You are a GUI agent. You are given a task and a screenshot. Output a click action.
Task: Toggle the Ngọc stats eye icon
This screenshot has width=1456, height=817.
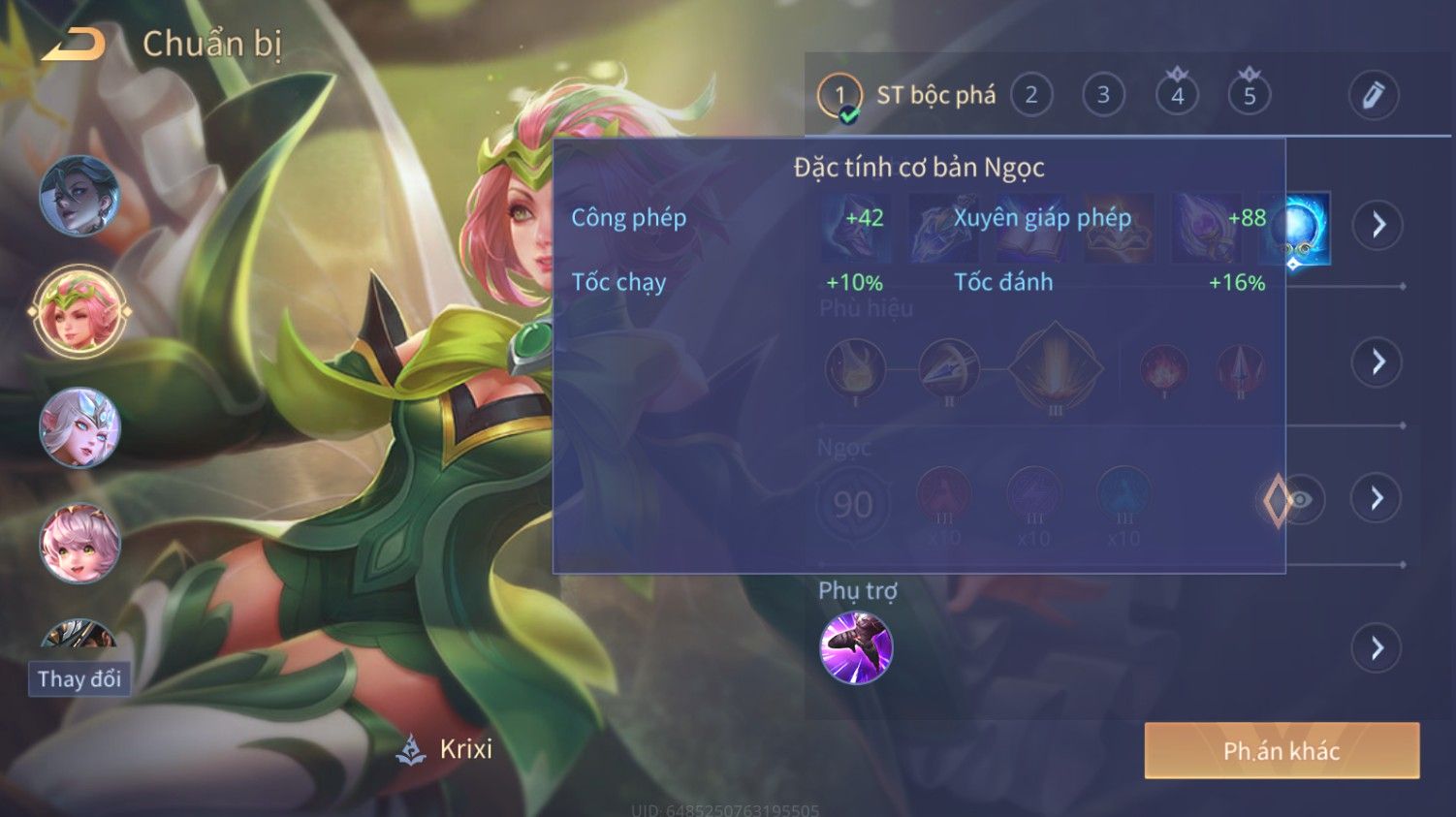tap(1301, 500)
